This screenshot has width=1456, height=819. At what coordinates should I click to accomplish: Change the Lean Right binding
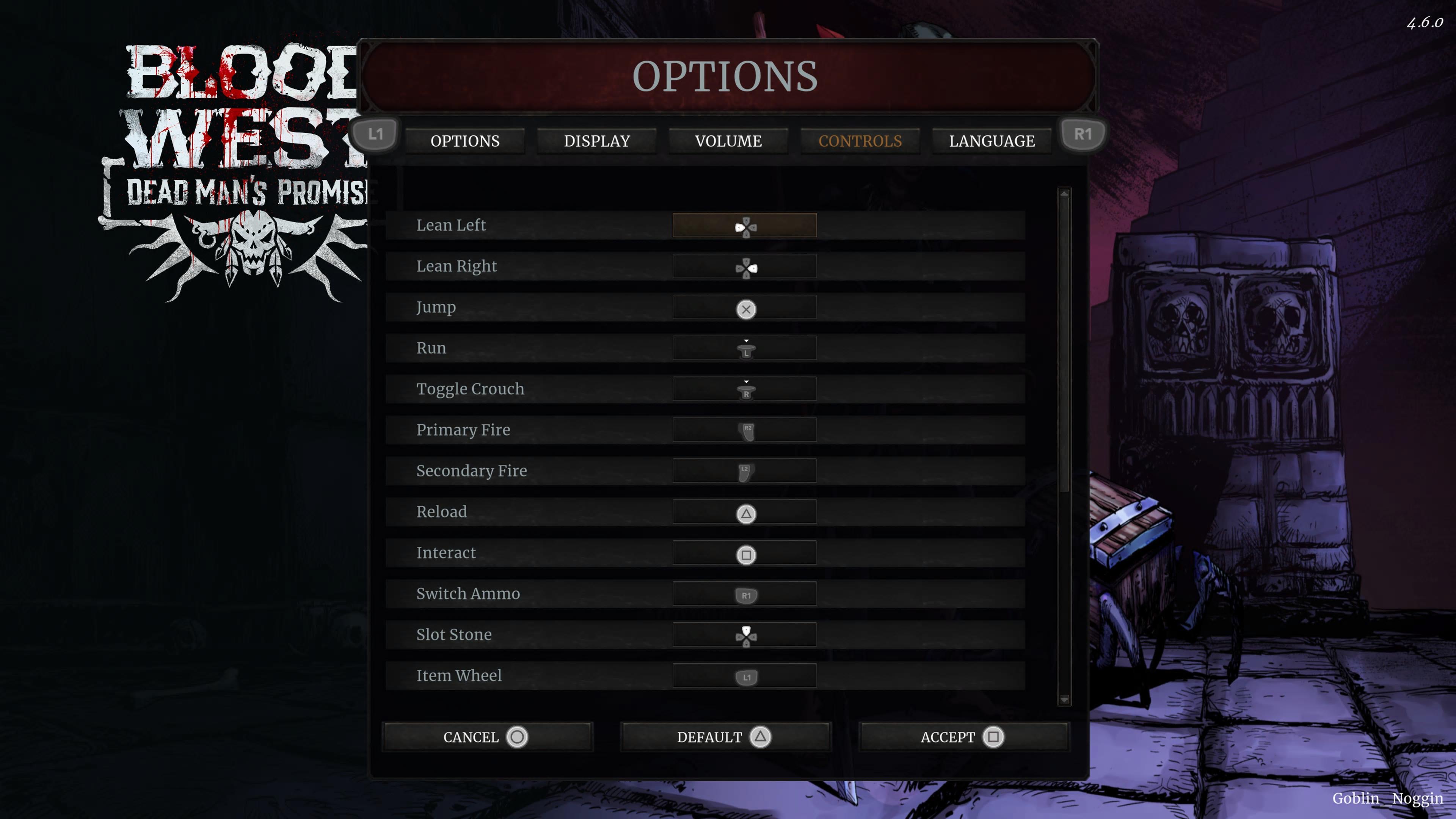pos(744,266)
